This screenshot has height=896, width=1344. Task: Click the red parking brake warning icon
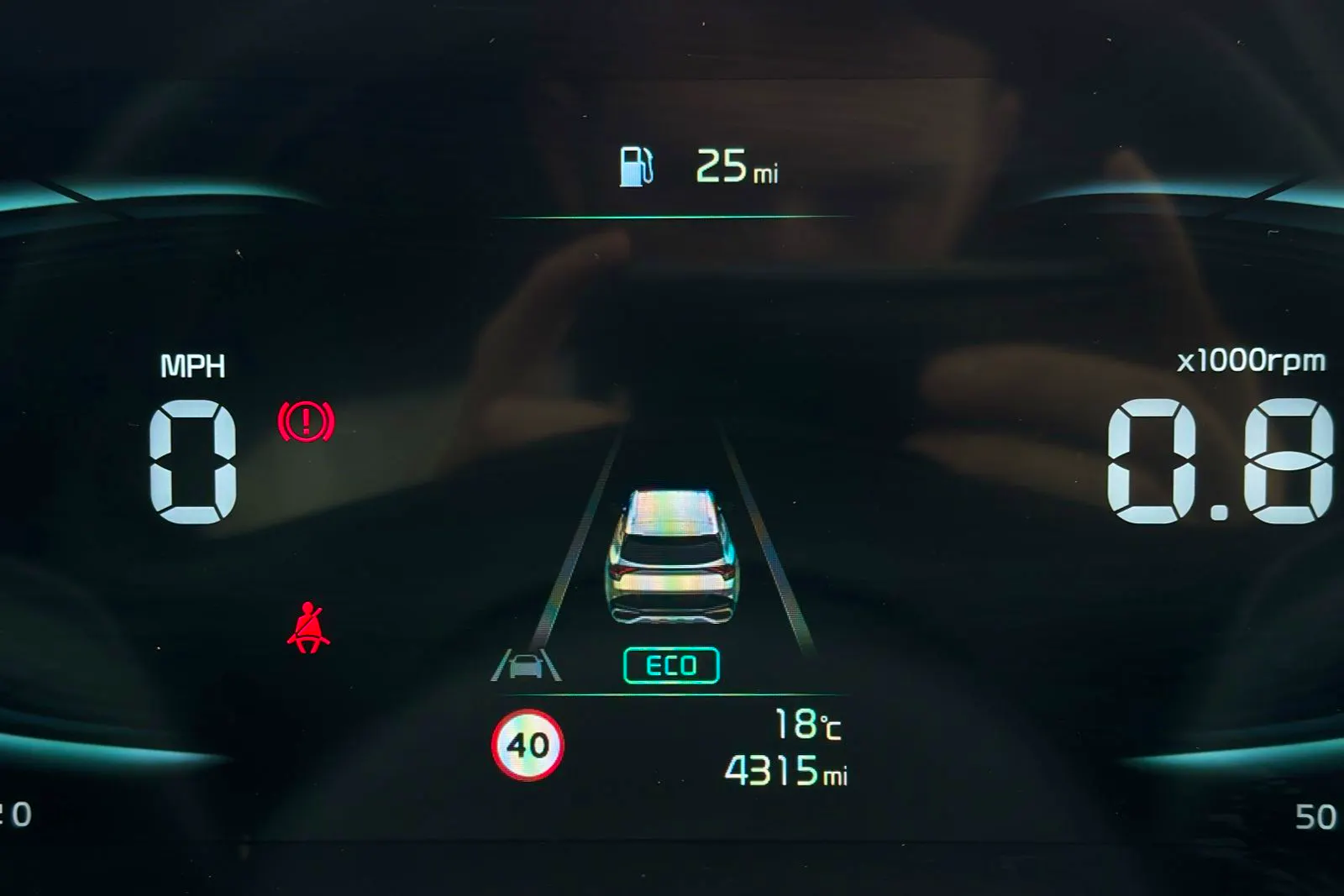(306, 421)
